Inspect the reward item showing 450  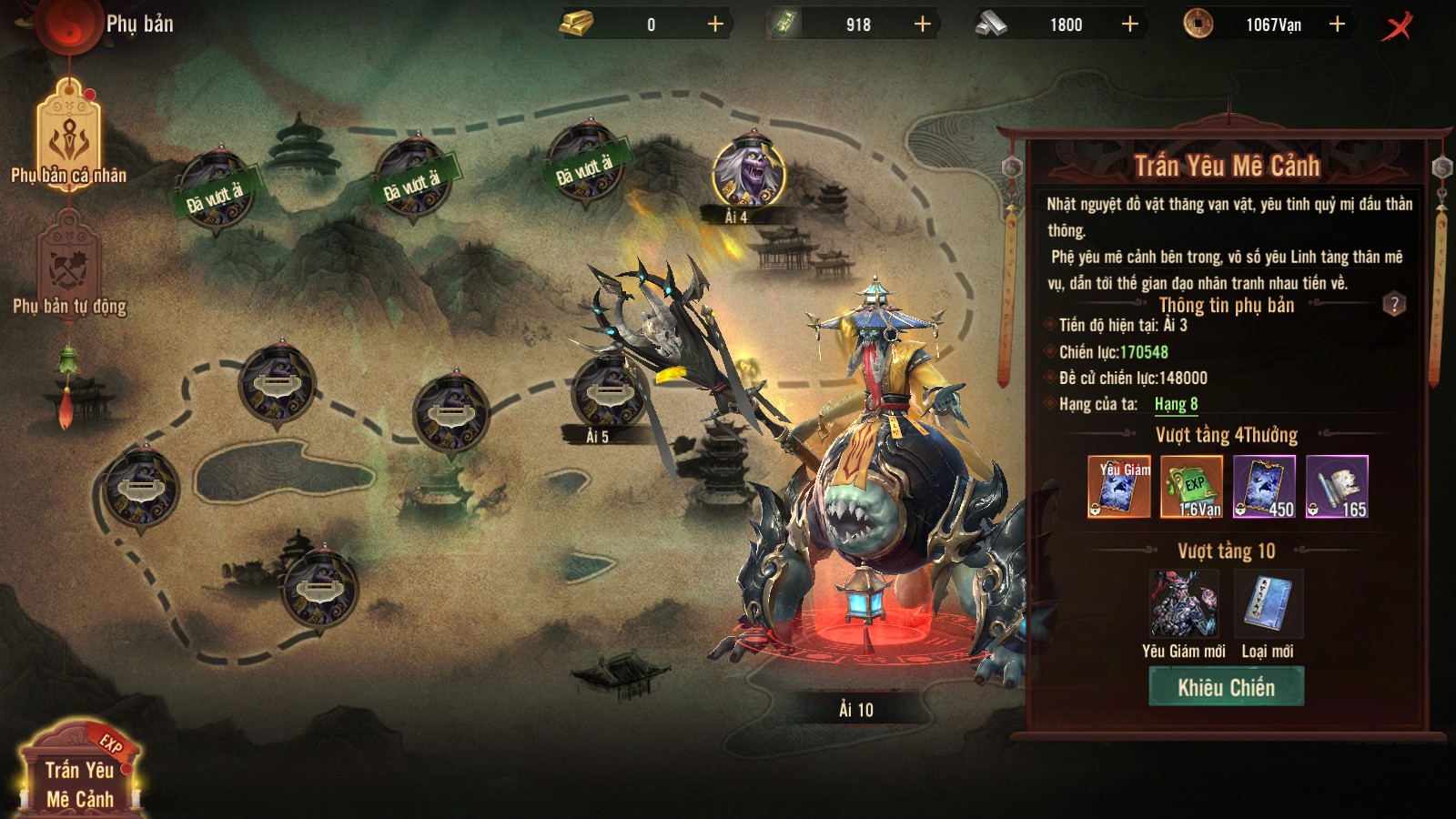tap(1264, 487)
